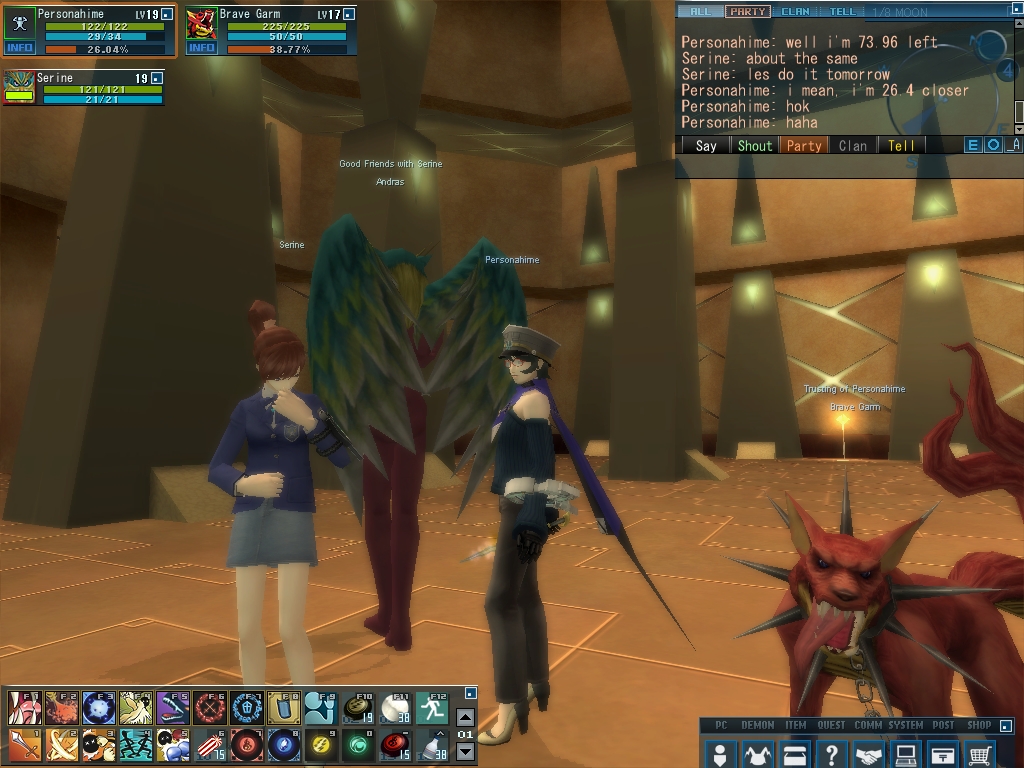Viewport: 1024px width, 768px height.
Task: Choose the yellow Tell chat channel button
Action: coord(901,145)
